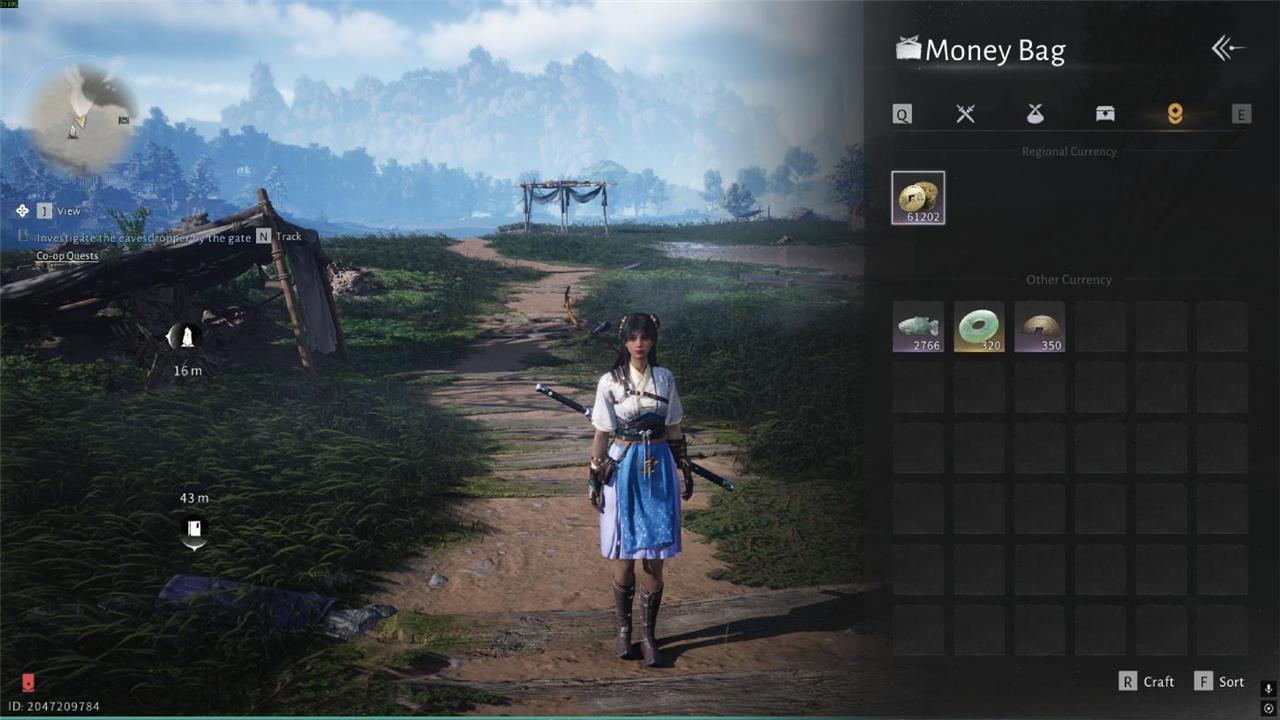This screenshot has width=1280, height=720.
Task: Select the gold coins slot showing 61202
Action: coord(918,198)
